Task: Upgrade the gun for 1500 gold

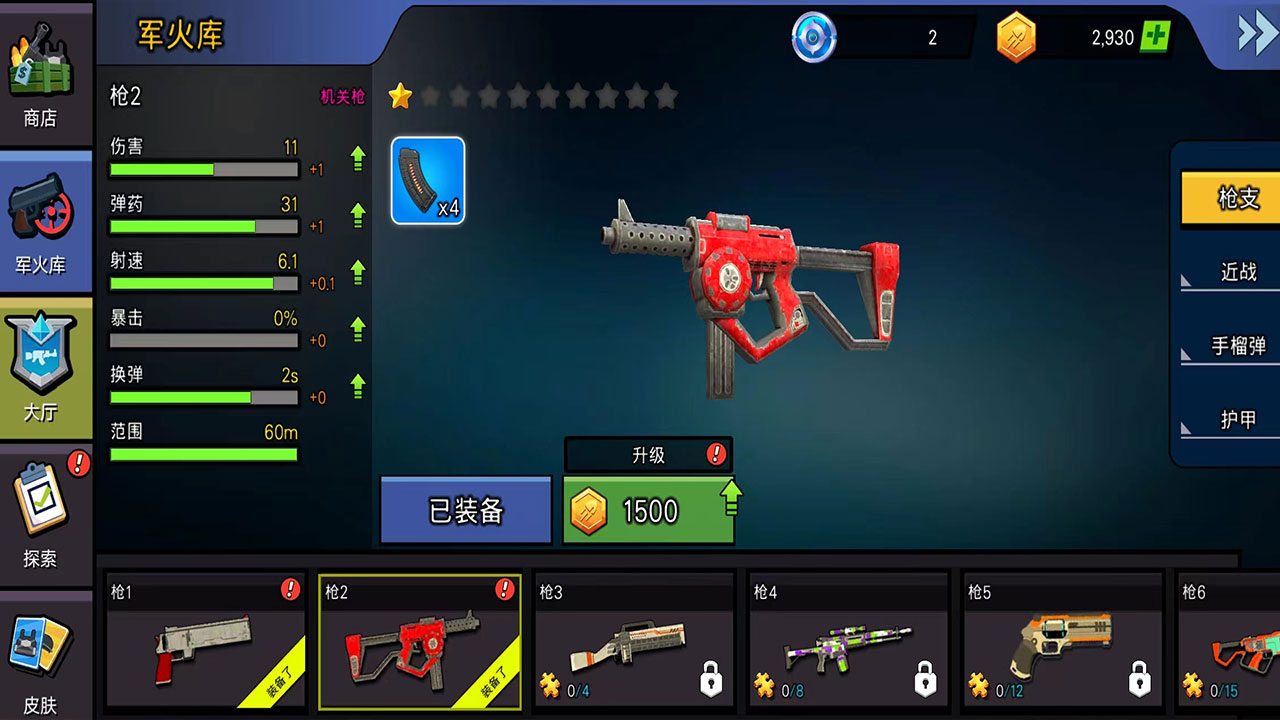Action: click(x=648, y=511)
